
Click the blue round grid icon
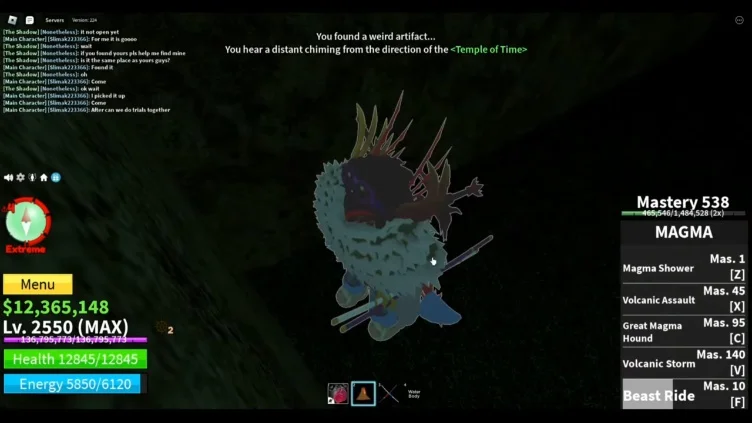[x=56, y=177]
